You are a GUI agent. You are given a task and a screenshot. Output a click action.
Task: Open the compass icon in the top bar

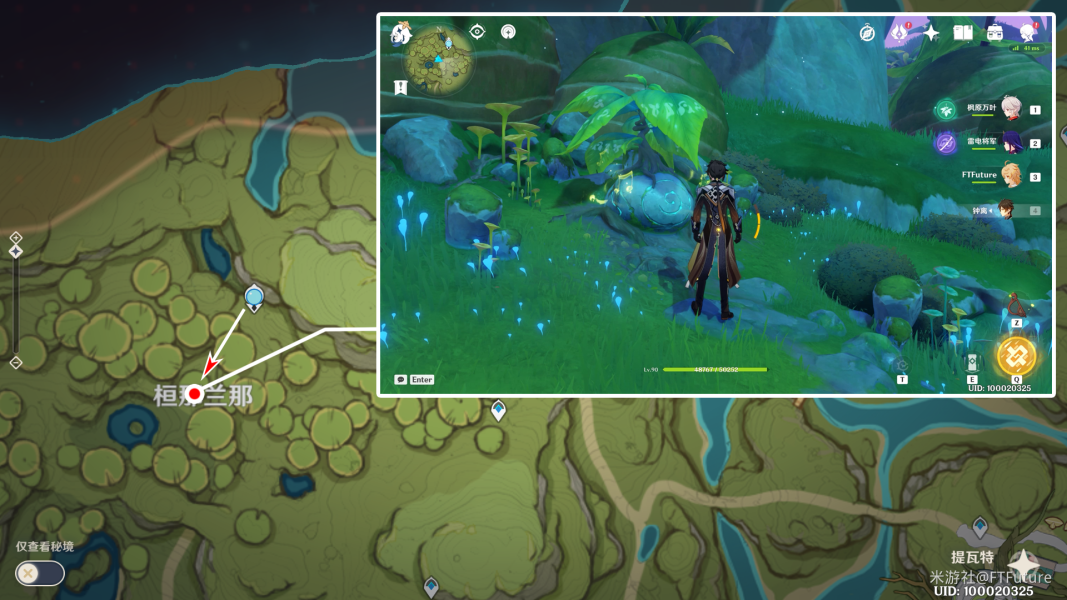(867, 33)
